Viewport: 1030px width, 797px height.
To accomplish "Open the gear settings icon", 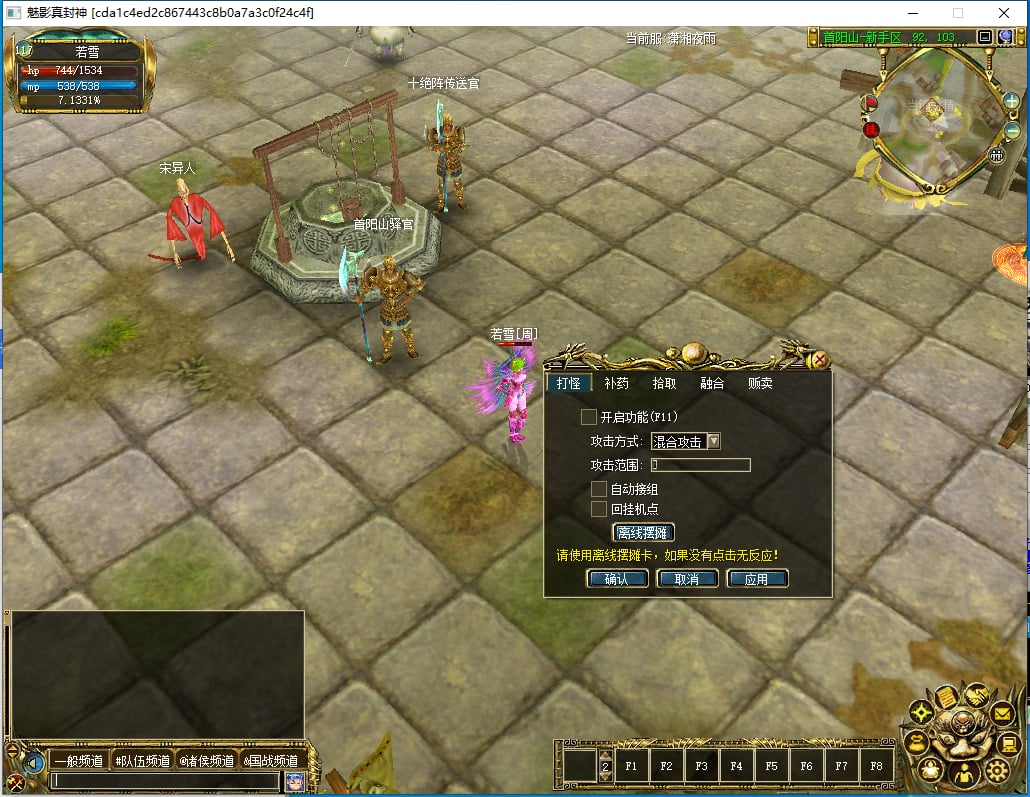I will [996, 770].
